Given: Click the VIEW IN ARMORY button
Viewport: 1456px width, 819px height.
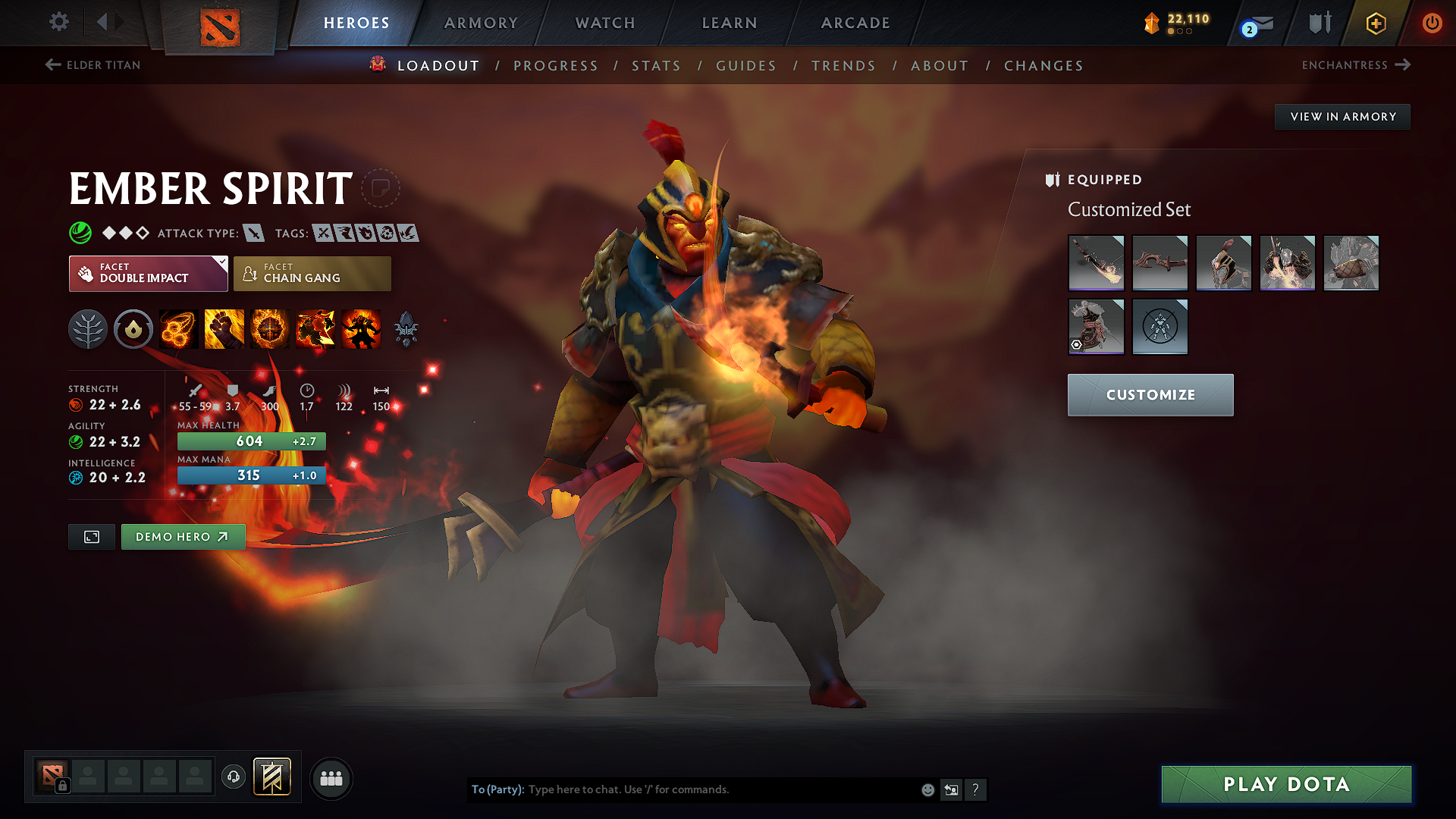Looking at the screenshot, I should coord(1342,116).
